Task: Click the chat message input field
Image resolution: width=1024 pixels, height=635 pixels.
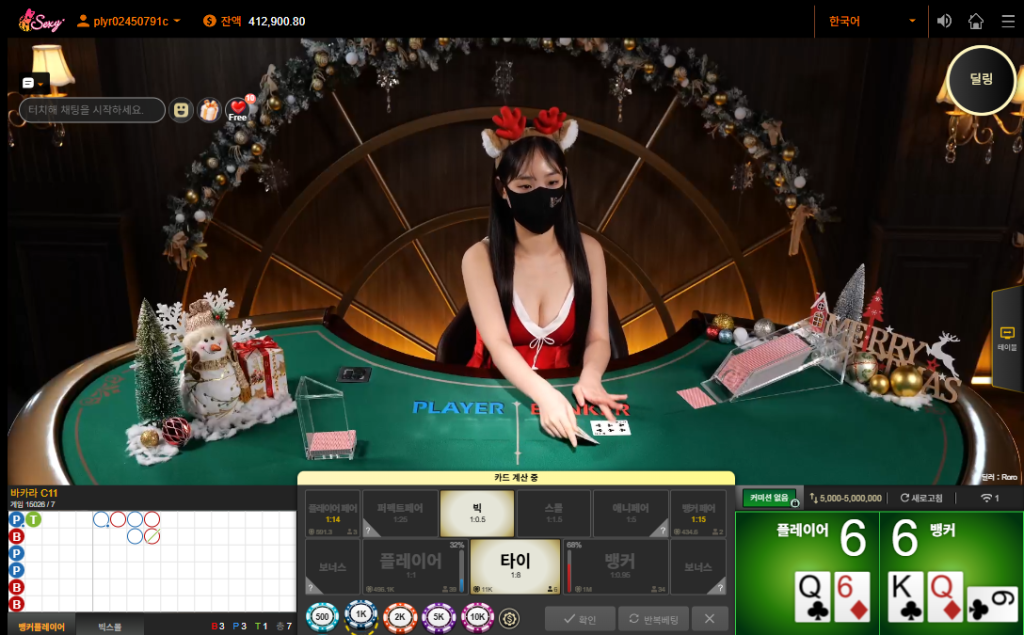Action: (x=92, y=110)
